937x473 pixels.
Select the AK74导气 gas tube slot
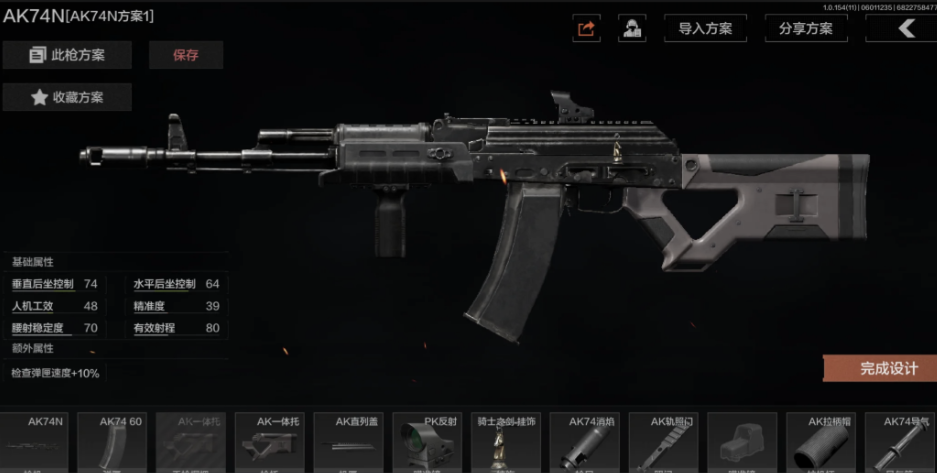899,442
